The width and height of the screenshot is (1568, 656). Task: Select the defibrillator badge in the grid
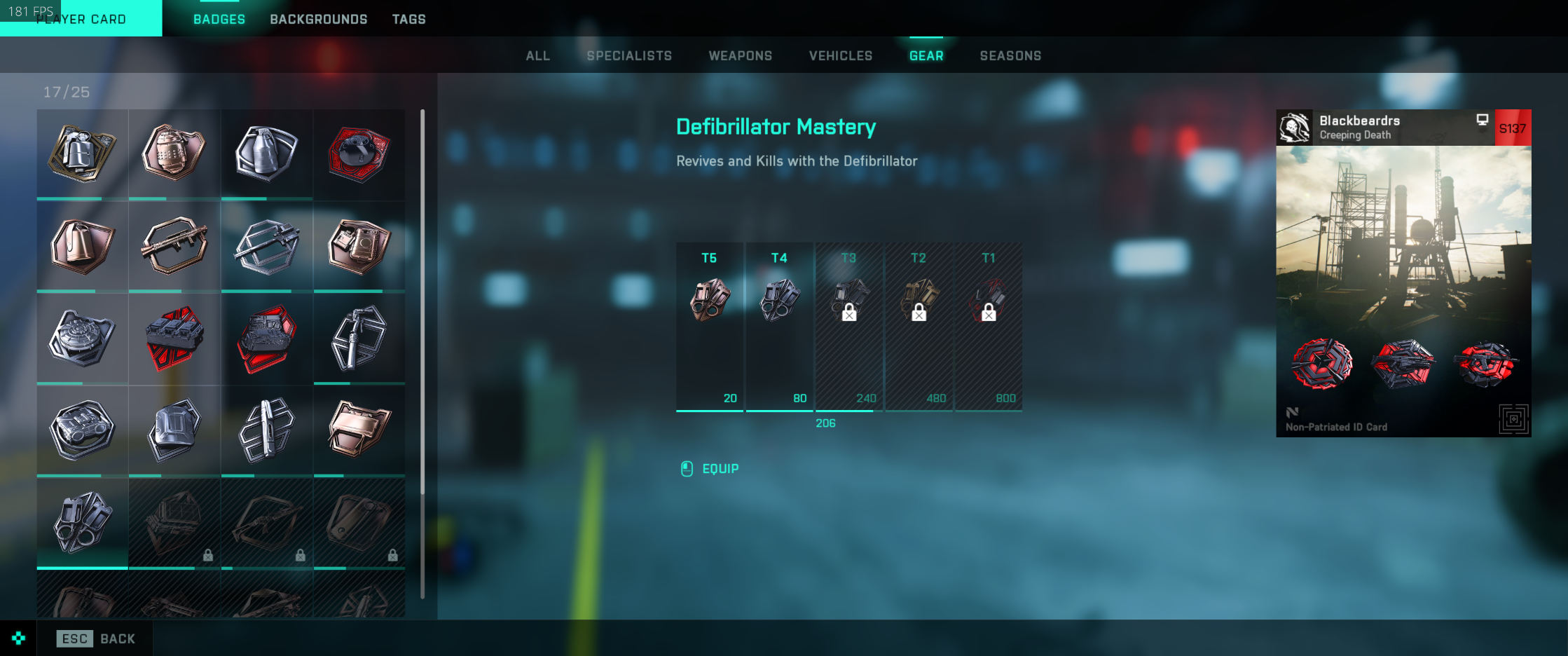[x=83, y=522]
